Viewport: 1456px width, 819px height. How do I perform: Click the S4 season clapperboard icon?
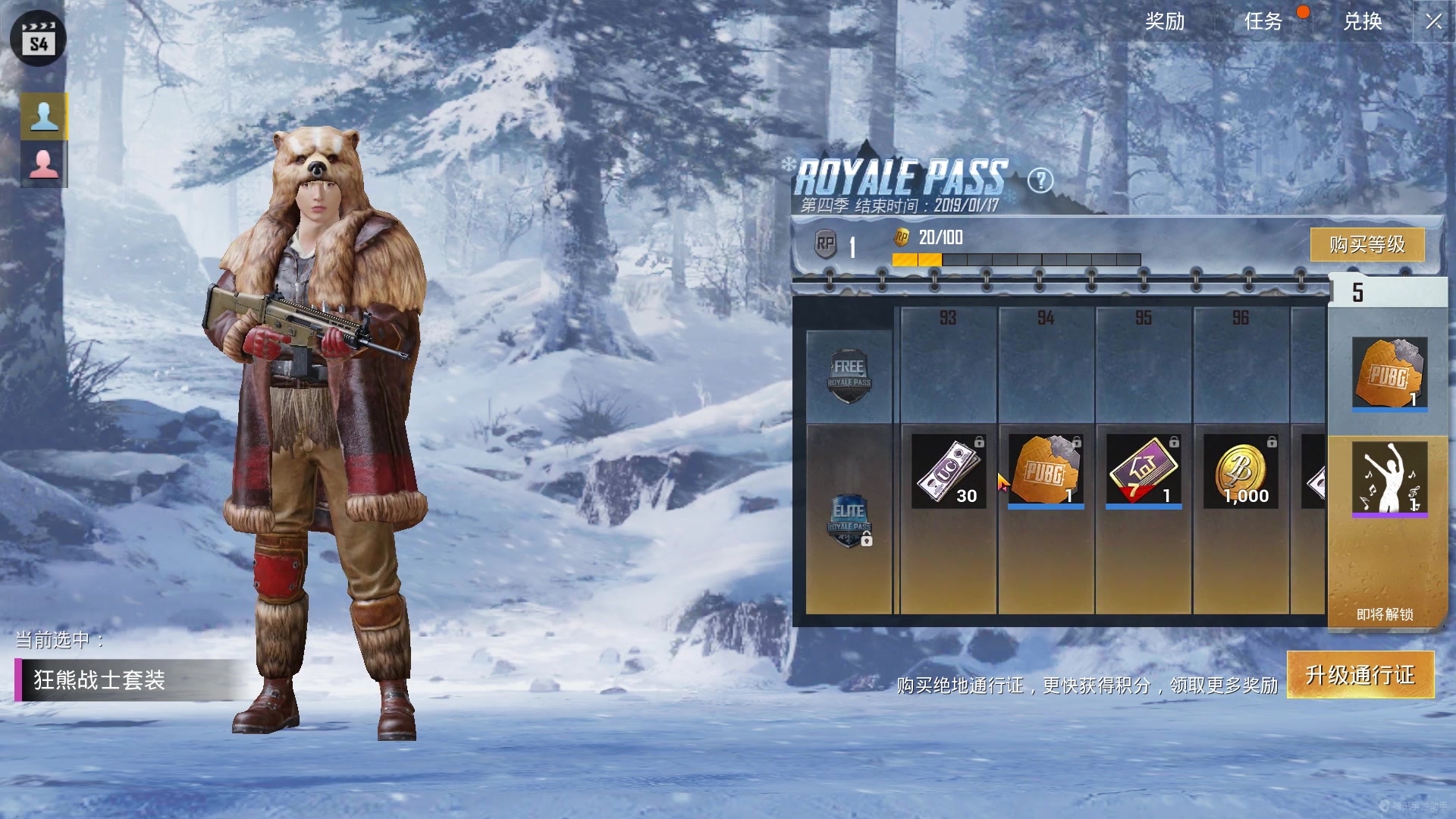click(39, 39)
